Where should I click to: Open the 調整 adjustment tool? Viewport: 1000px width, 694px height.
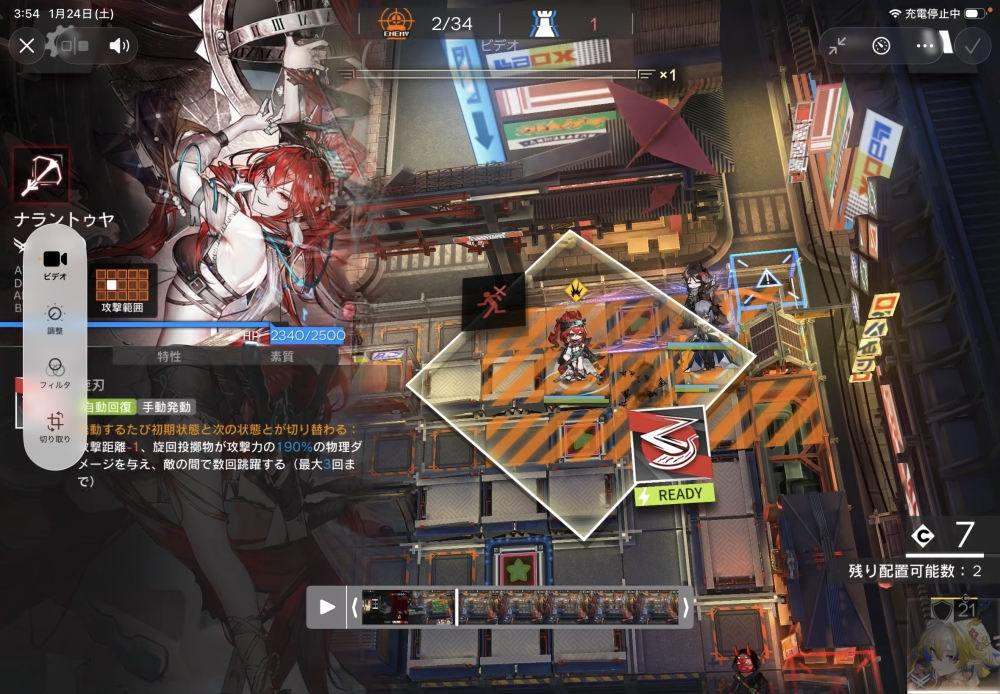point(55,319)
